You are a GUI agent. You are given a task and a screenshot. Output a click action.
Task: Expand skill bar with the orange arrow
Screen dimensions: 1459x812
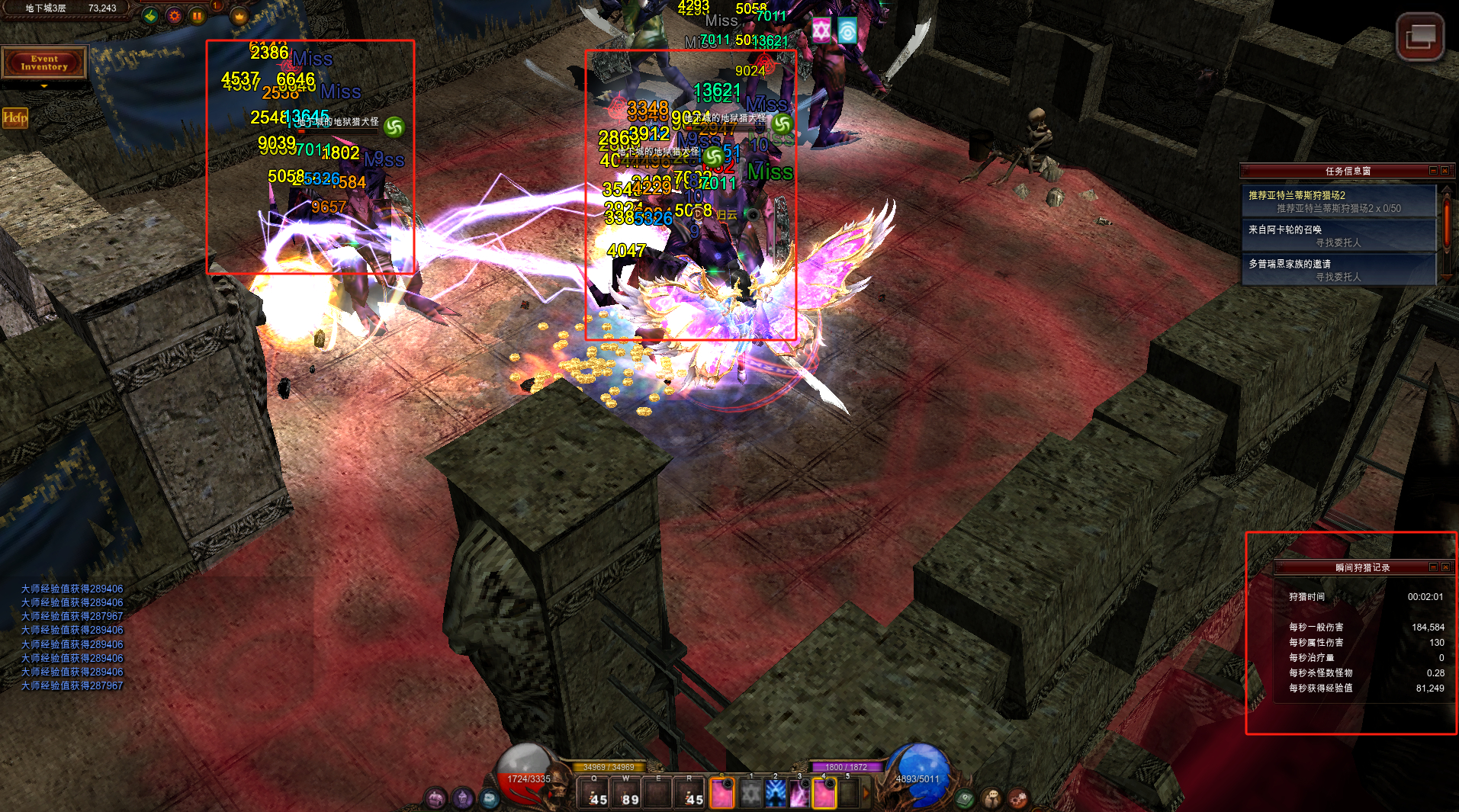(x=866, y=794)
